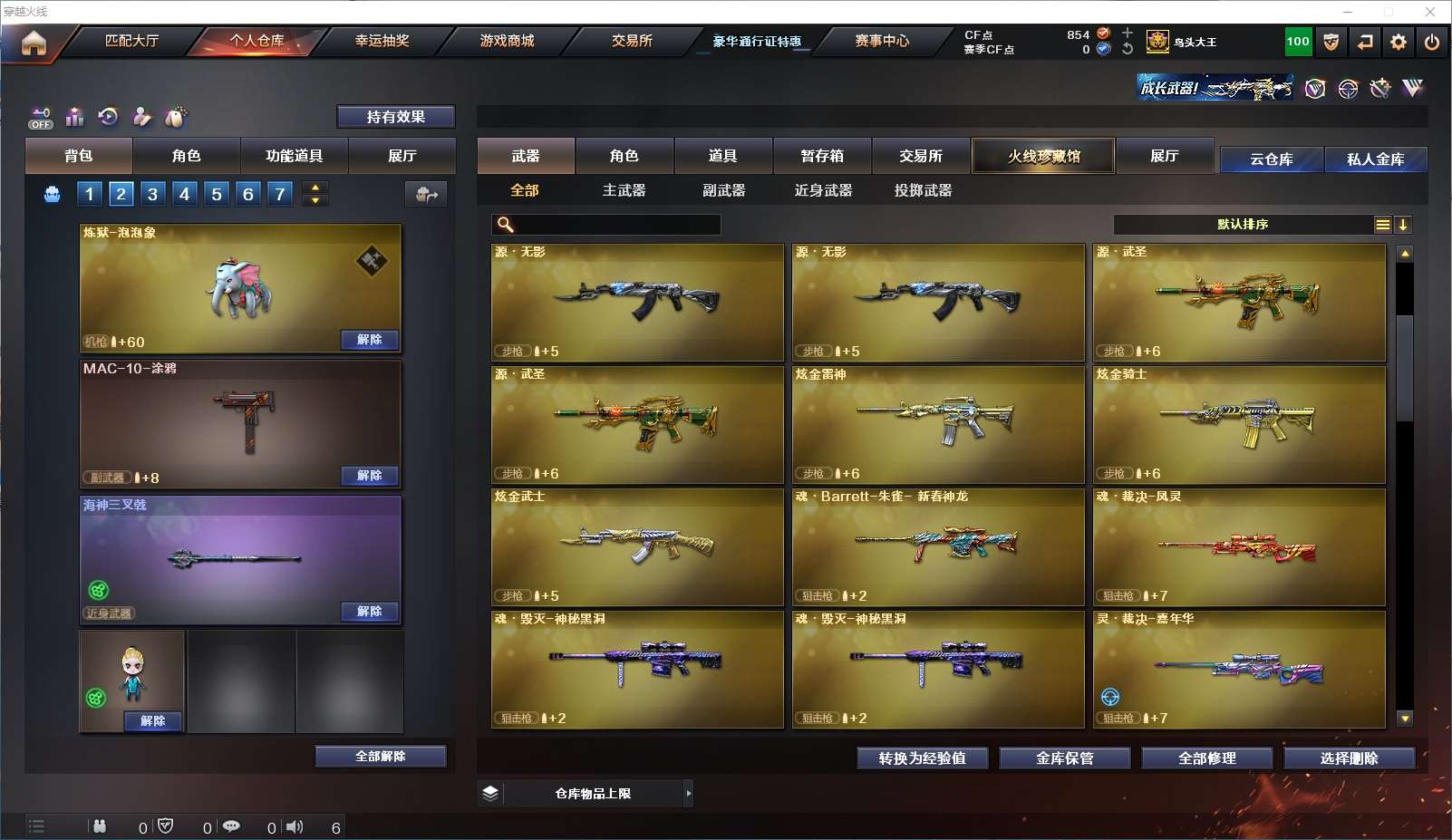
Task: Close the game window
Action: coord(1430,12)
